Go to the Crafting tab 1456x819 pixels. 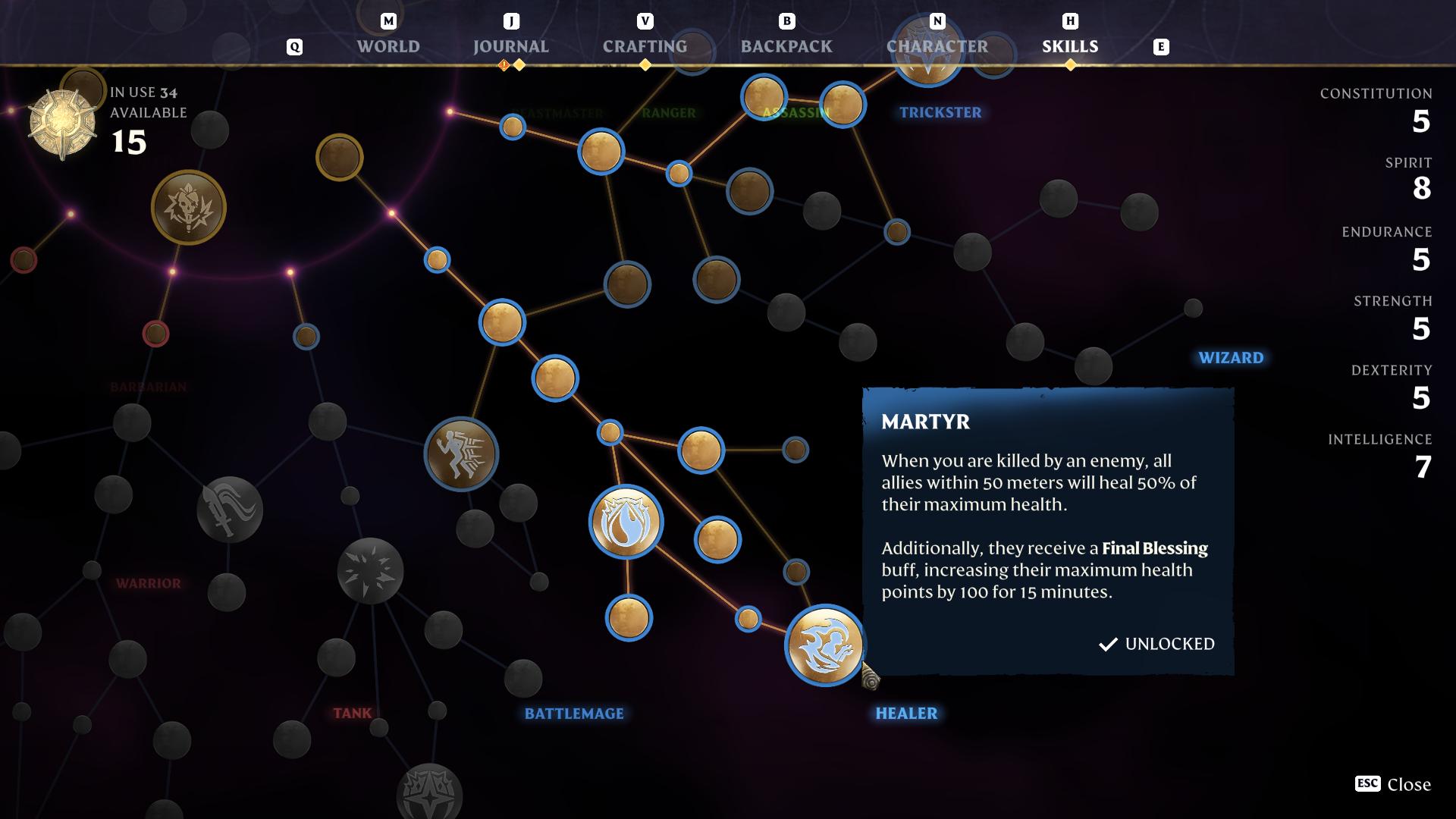[x=645, y=46]
